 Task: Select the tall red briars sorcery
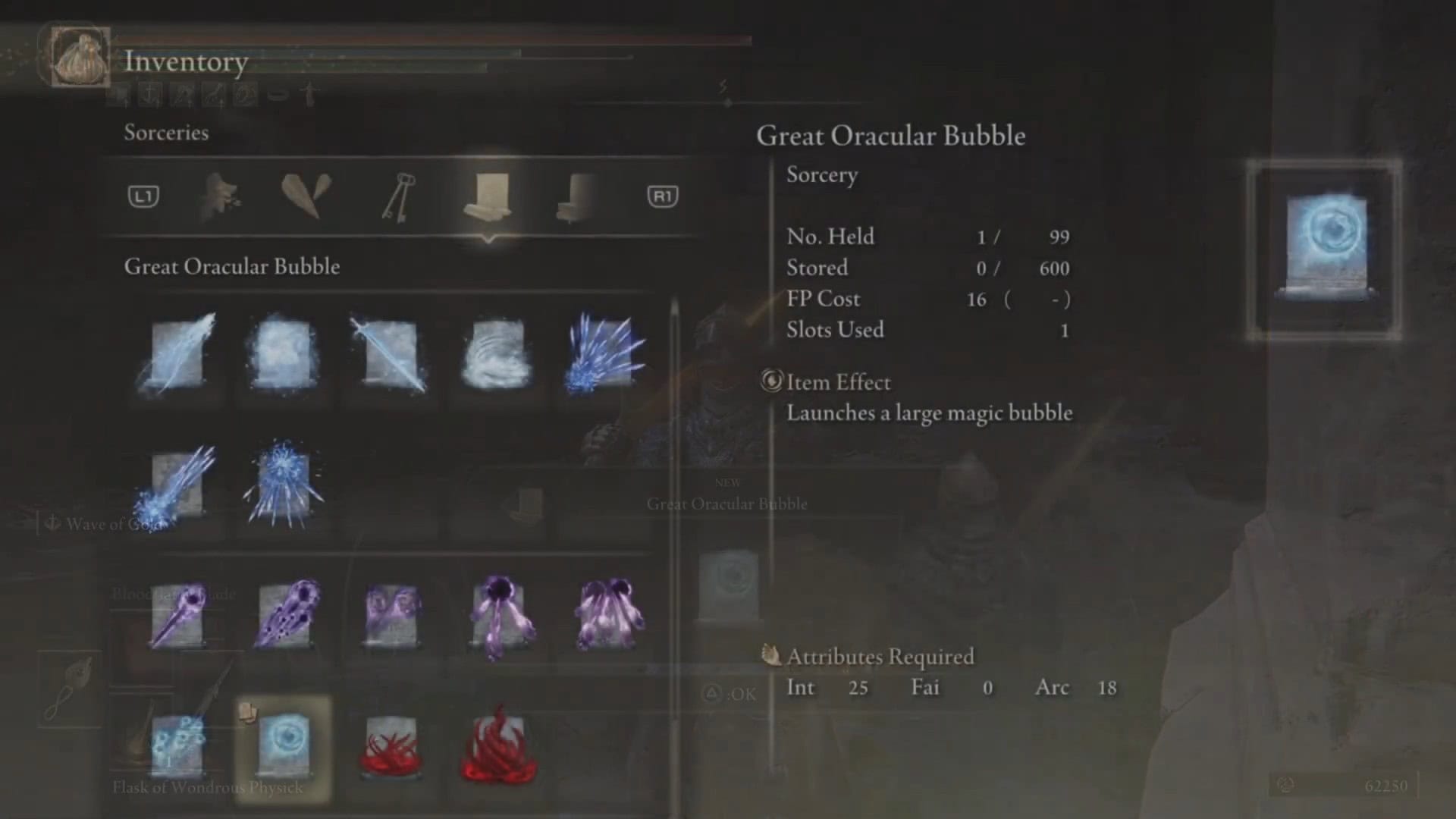(498, 747)
